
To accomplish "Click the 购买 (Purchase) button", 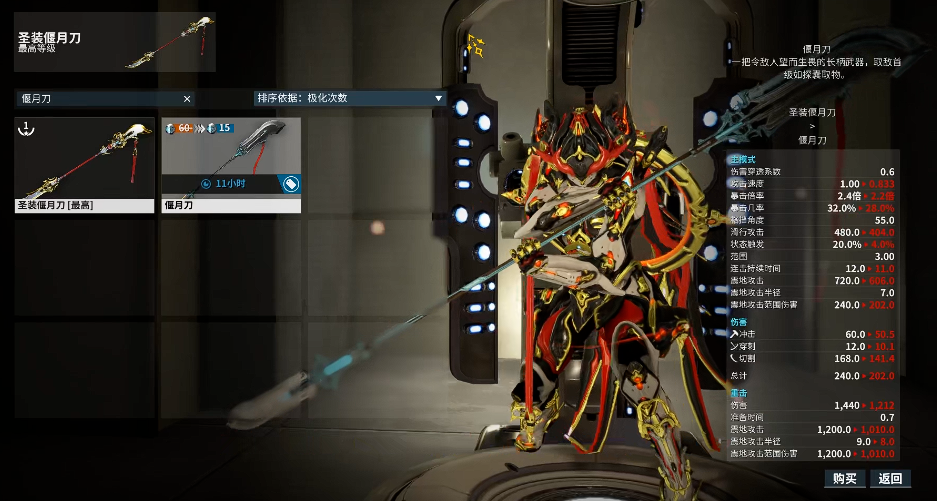I will [x=843, y=479].
